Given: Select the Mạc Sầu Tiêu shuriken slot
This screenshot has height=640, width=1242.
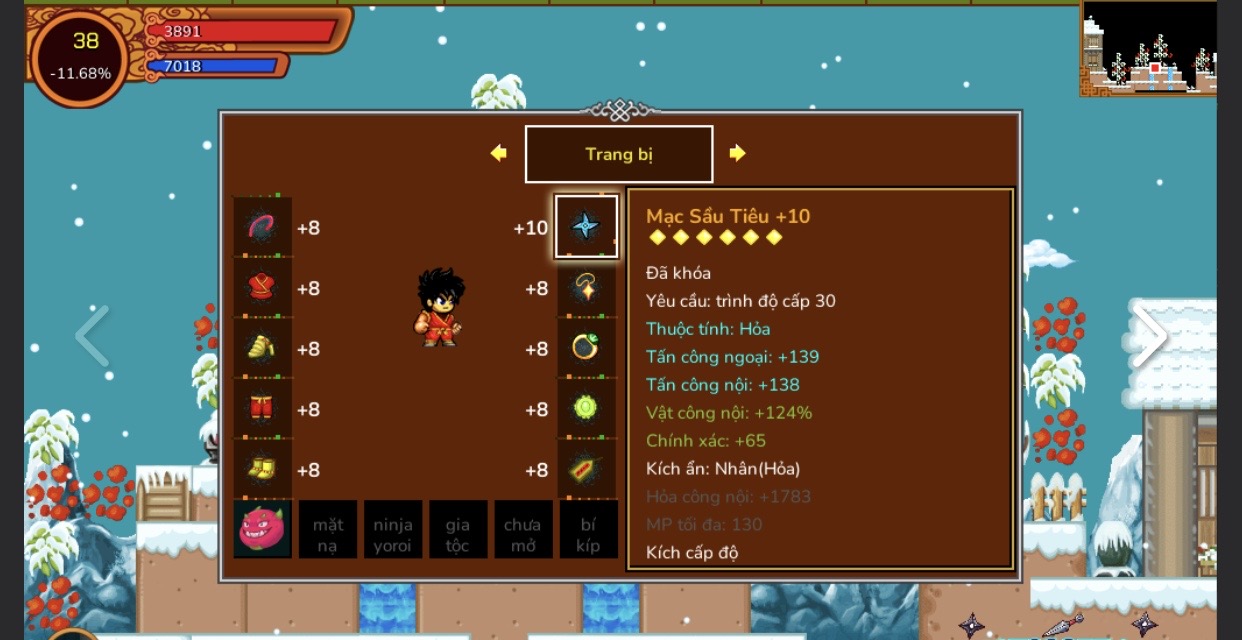Looking at the screenshot, I should pyautogui.click(x=586, y=227).
